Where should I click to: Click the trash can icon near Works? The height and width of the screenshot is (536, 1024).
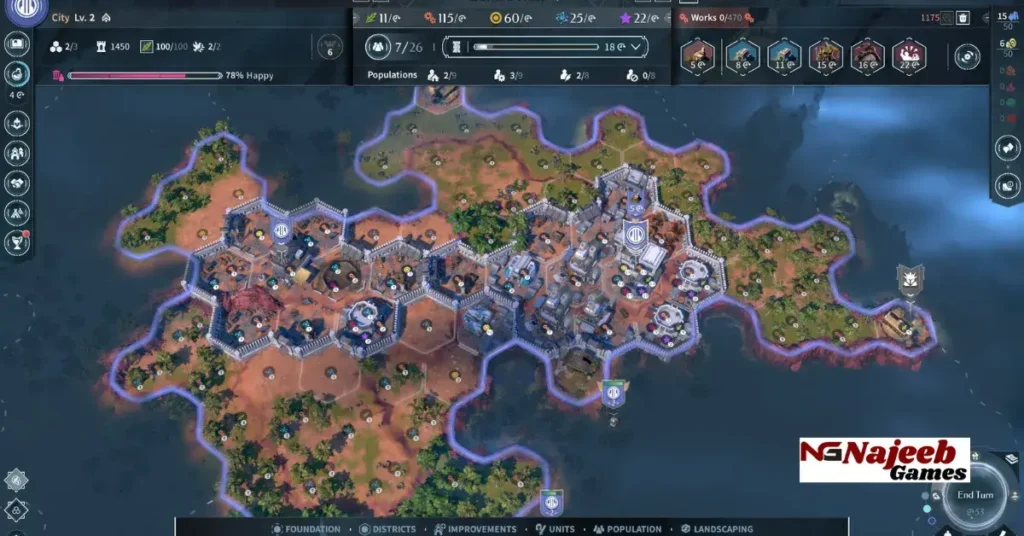click(x=962, y=17)
